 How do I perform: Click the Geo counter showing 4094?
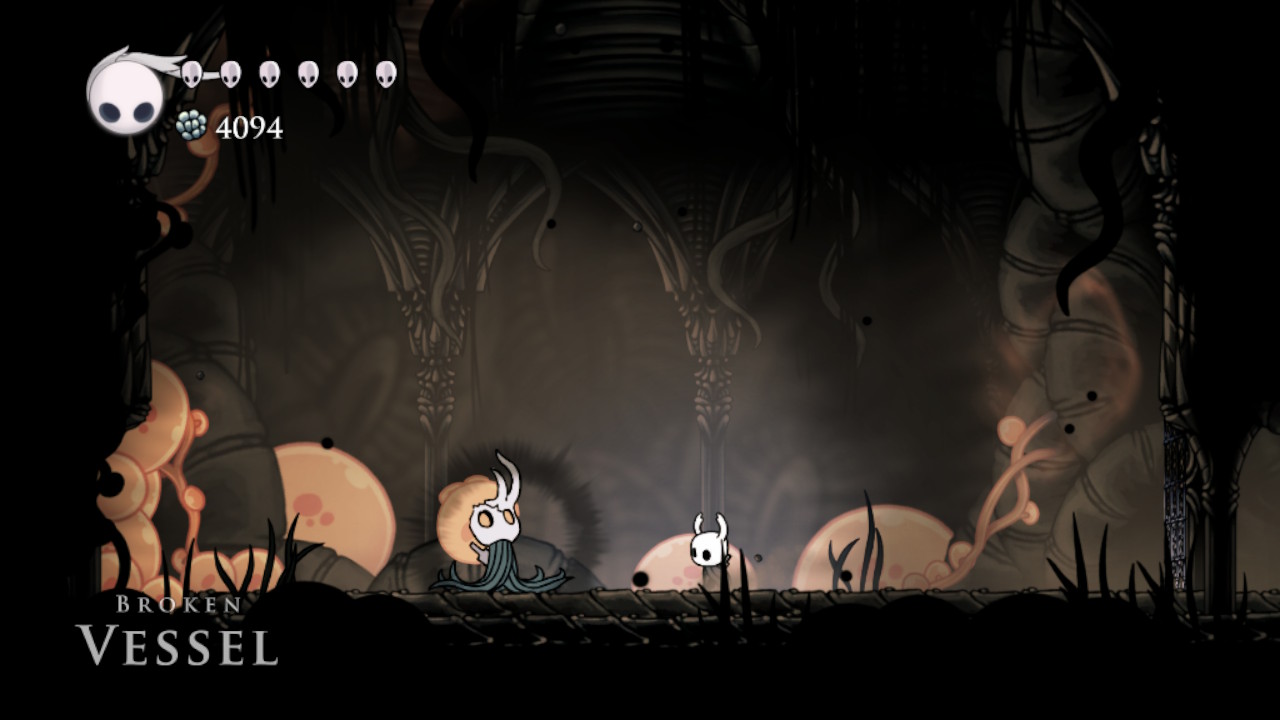(x=249, y=126)
